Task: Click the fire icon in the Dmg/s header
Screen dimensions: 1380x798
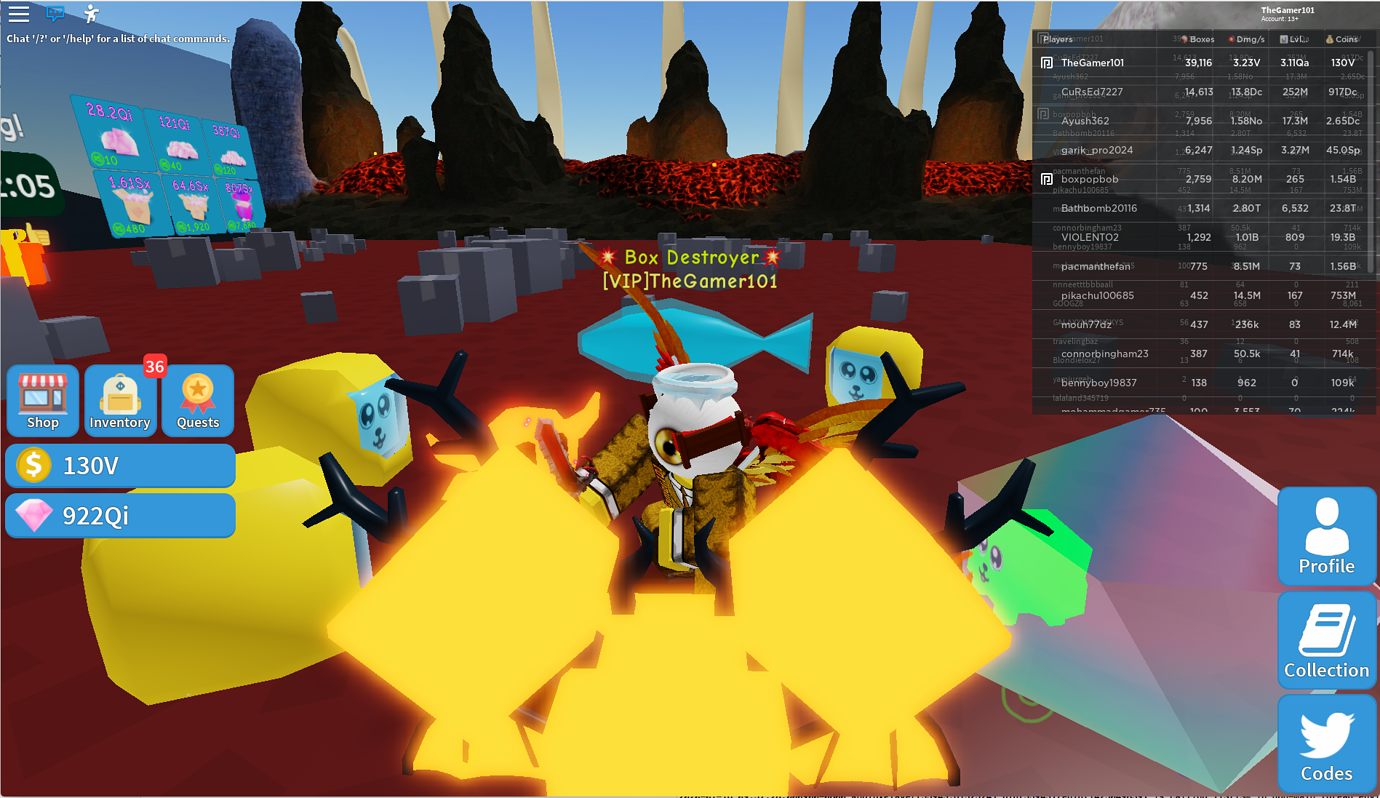Action: (x=1233, y=38)
